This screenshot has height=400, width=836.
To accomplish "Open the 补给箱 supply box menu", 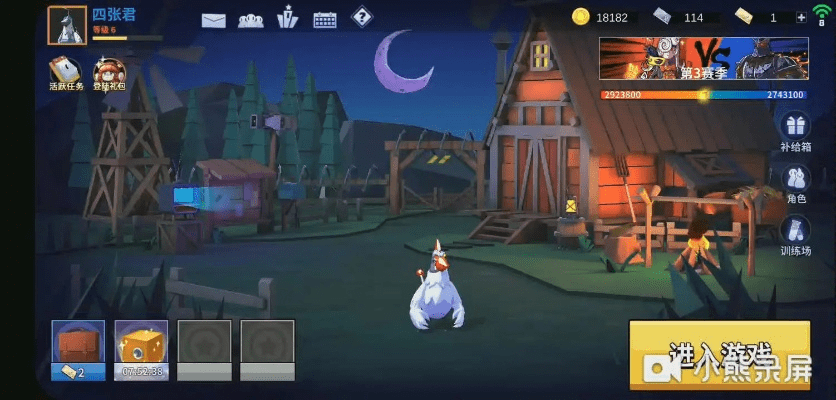I will click(x=795, y=131).
